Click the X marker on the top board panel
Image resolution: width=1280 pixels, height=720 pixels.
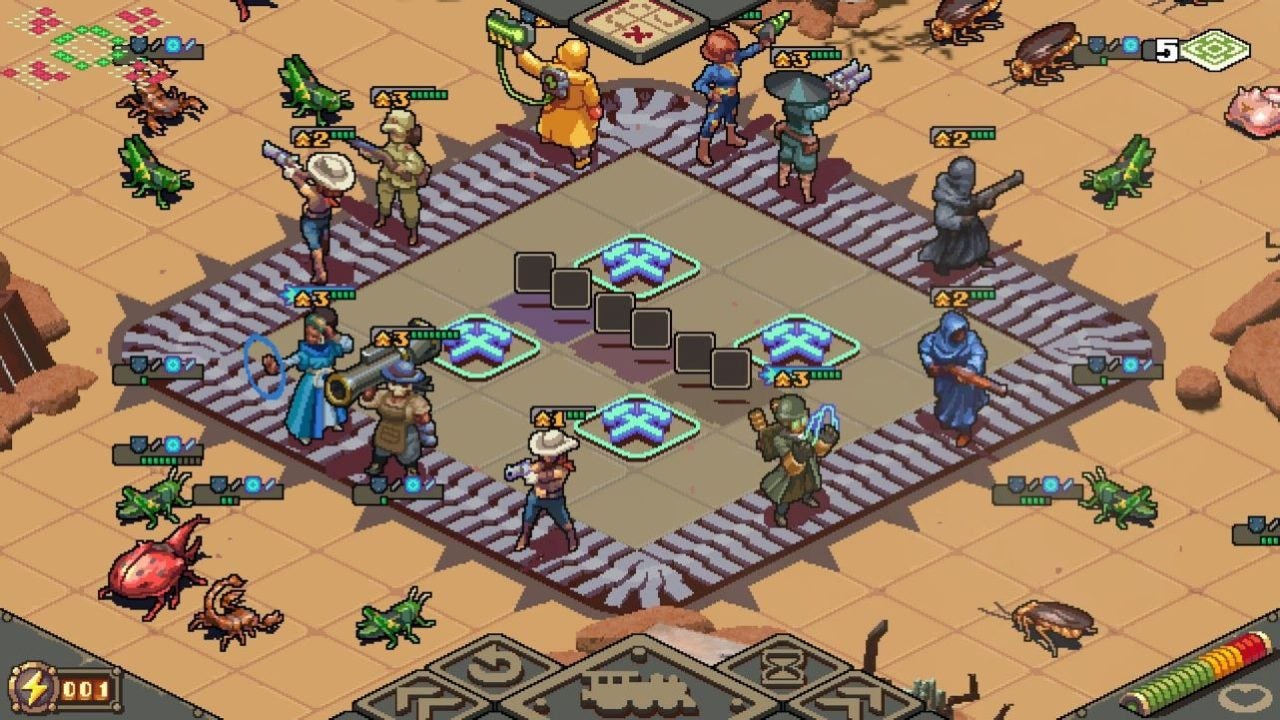pos(636,33)
